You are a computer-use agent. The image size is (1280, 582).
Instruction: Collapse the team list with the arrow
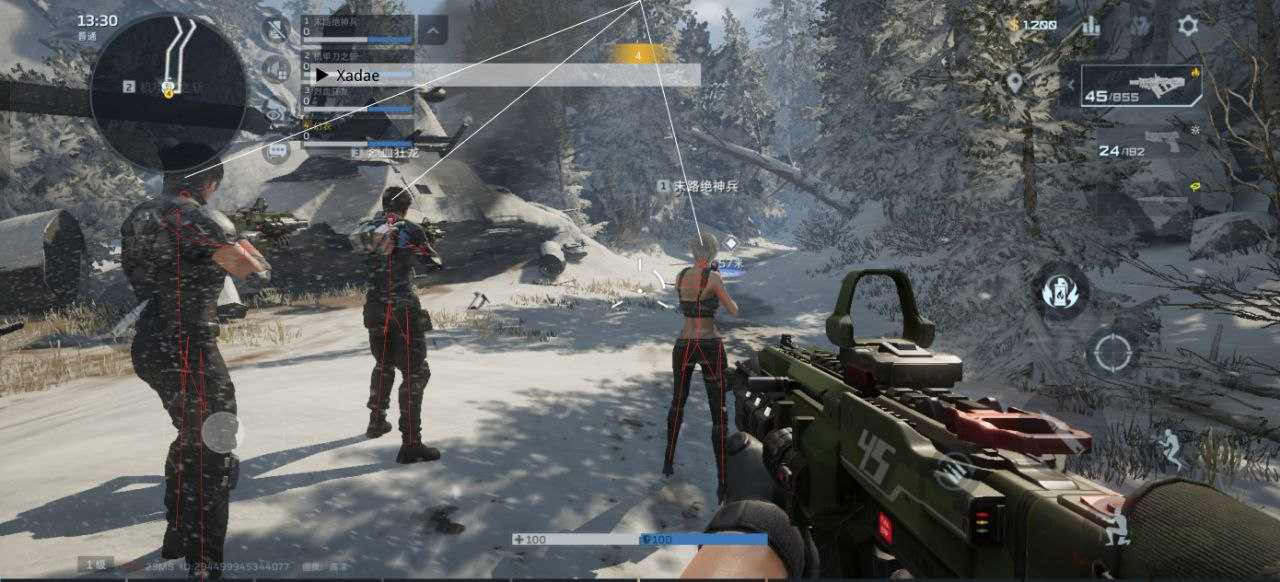click(432, 30)
